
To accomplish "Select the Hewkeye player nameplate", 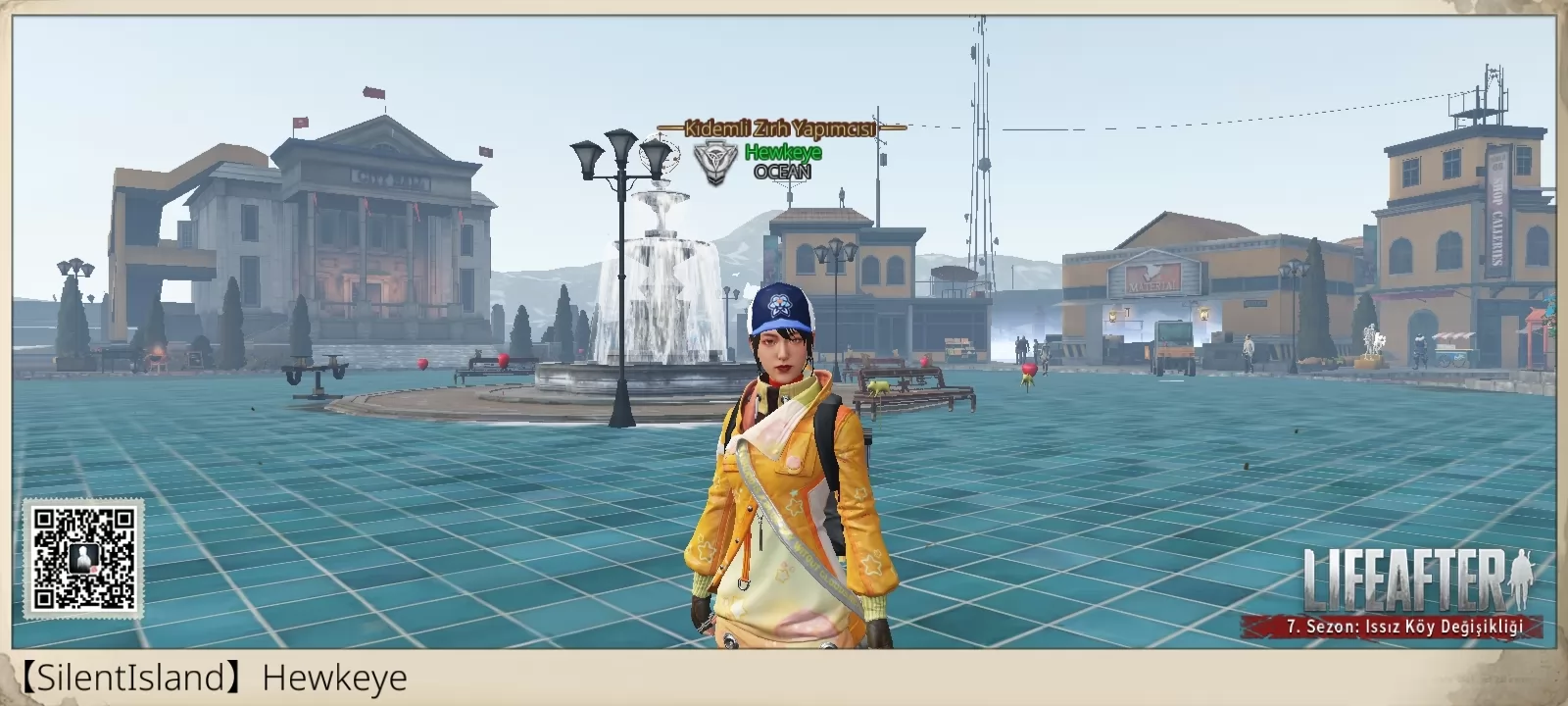I will [x=782, y=152].
